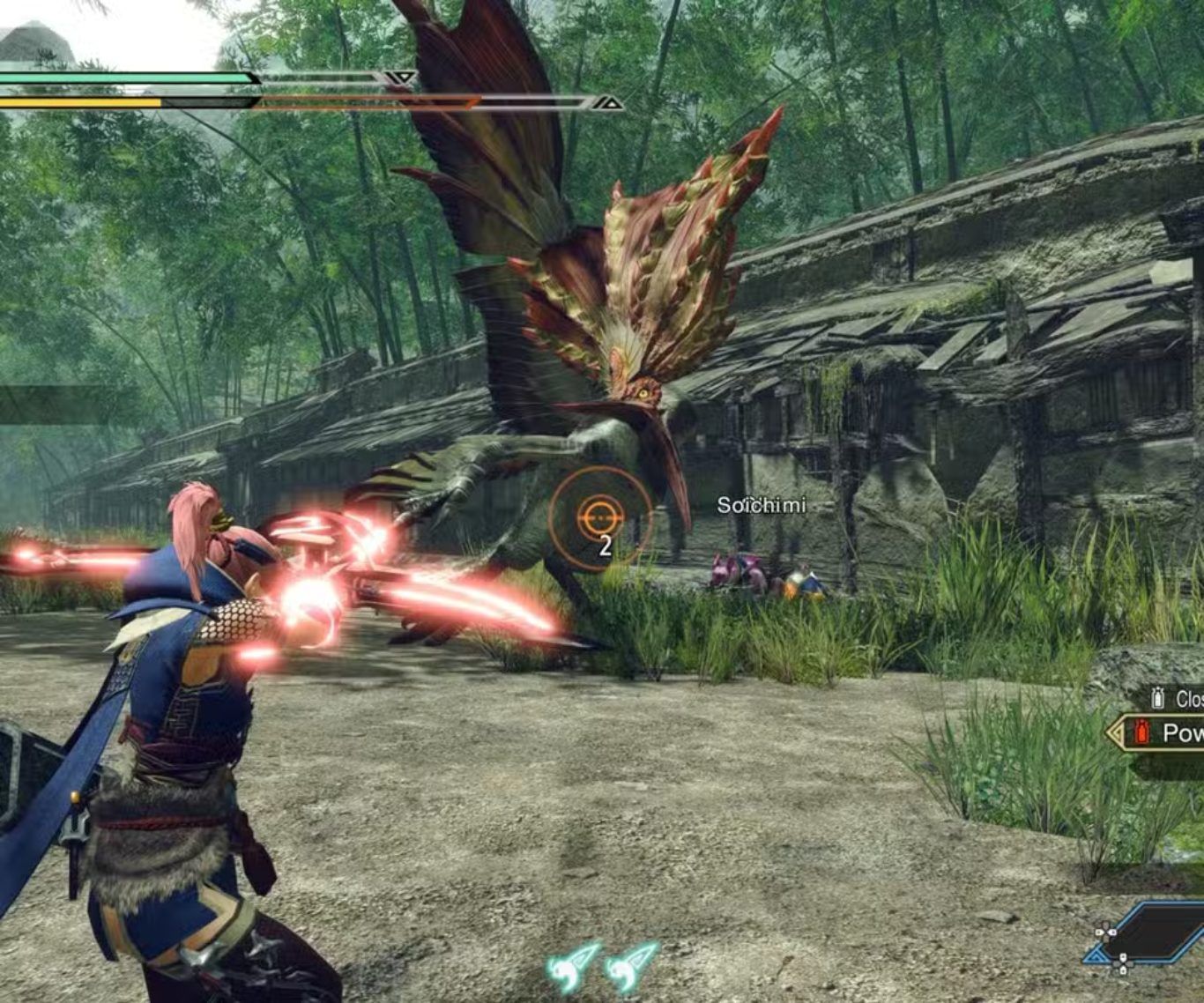Select the Power coating entry

[1163, 732]
